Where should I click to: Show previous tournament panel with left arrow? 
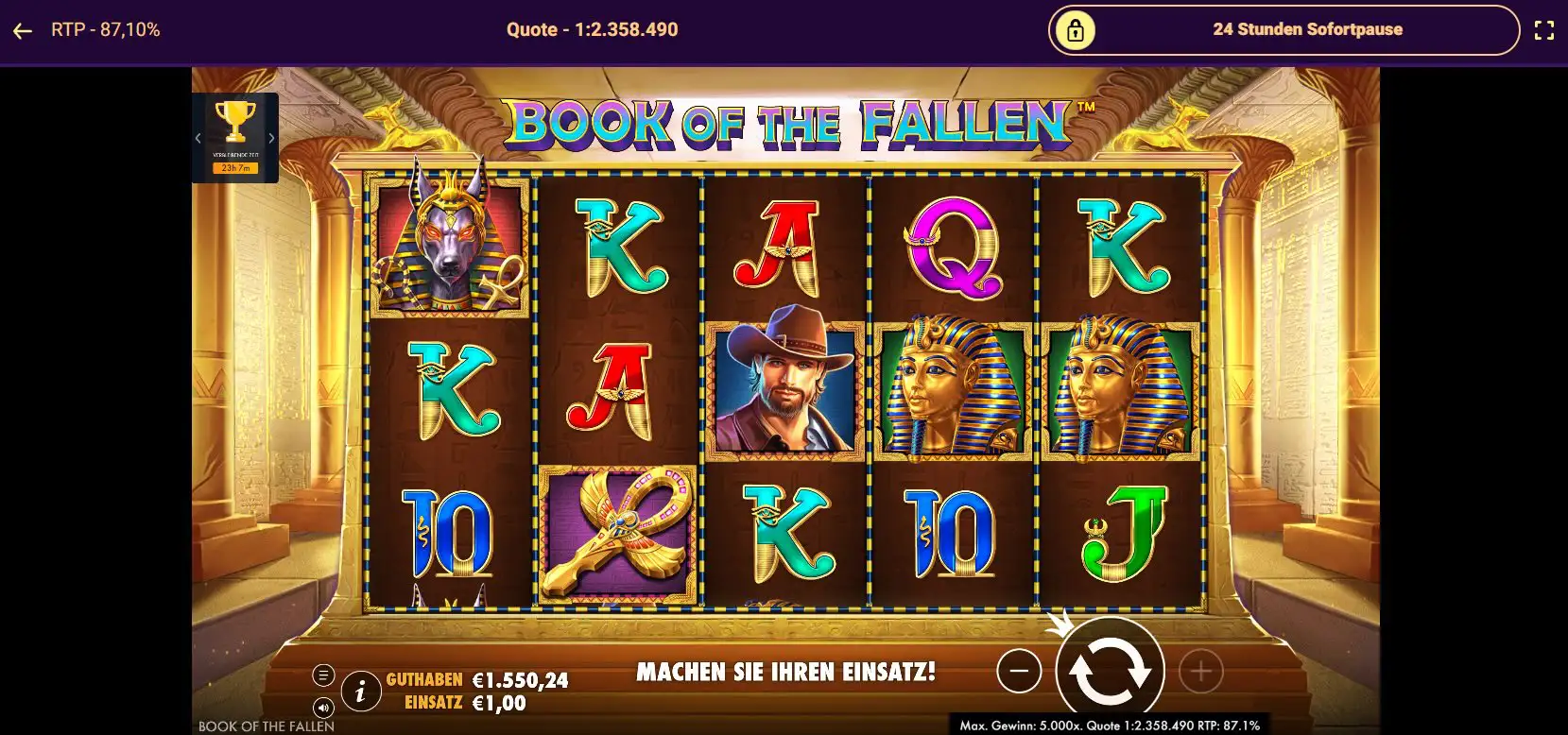[198, 138]
